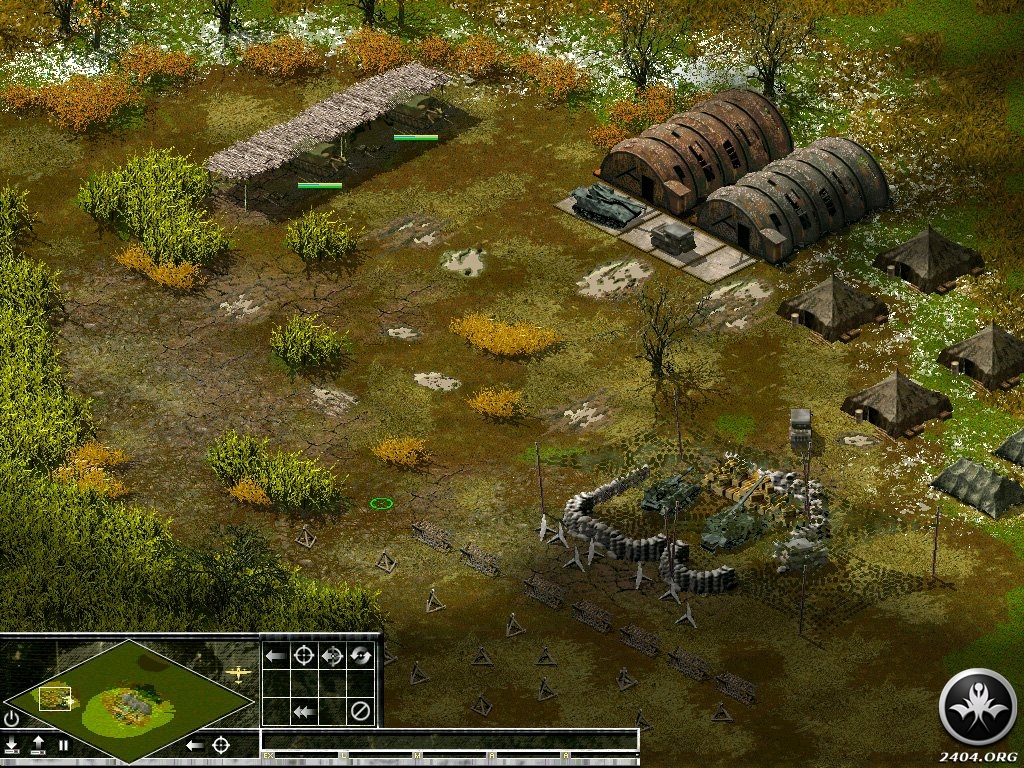
Task: Call the yellow airplane air support
Action: point(239,674)
